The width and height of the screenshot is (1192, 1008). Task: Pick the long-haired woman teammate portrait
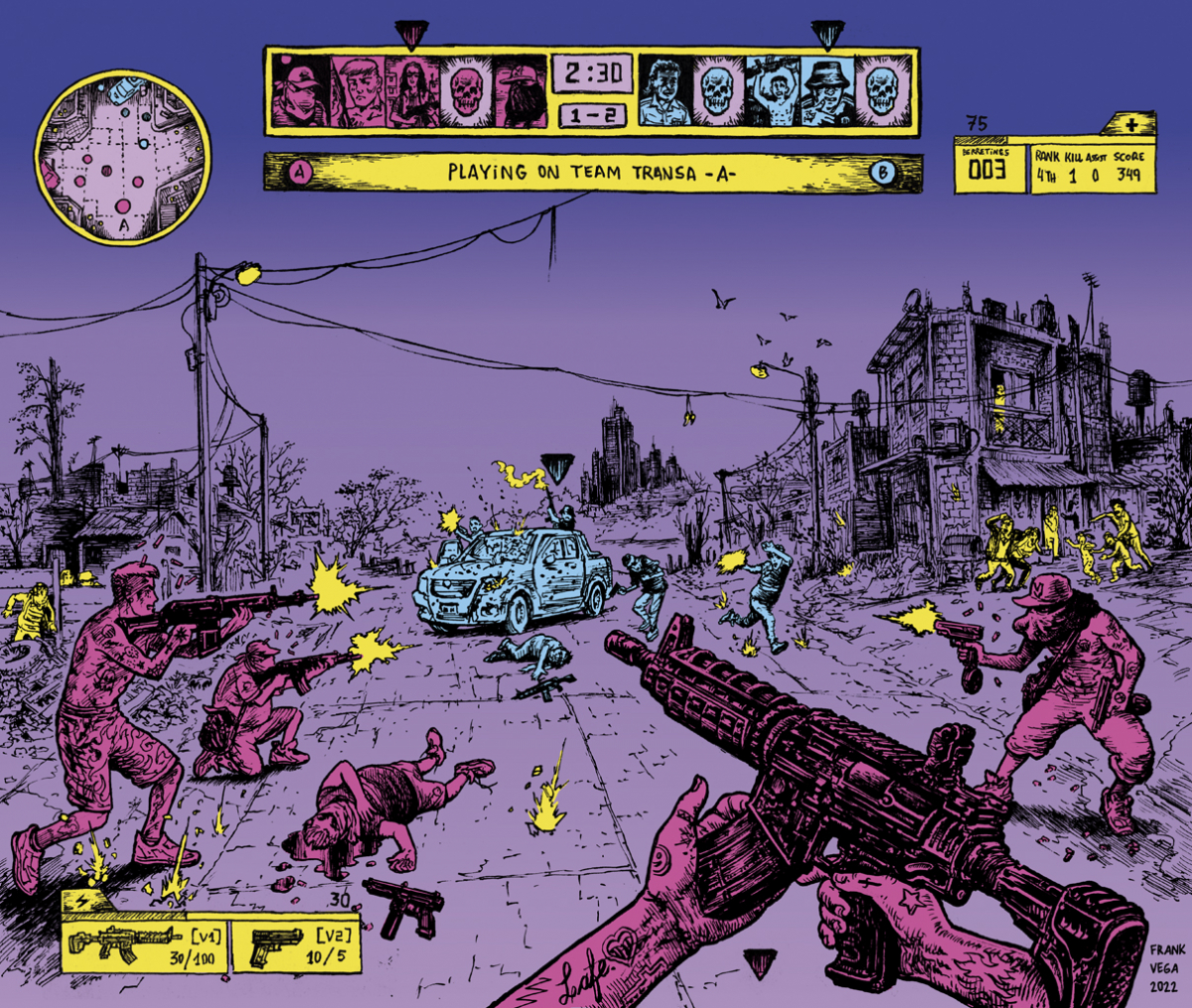pyautogui.click(x=410, y=91)
